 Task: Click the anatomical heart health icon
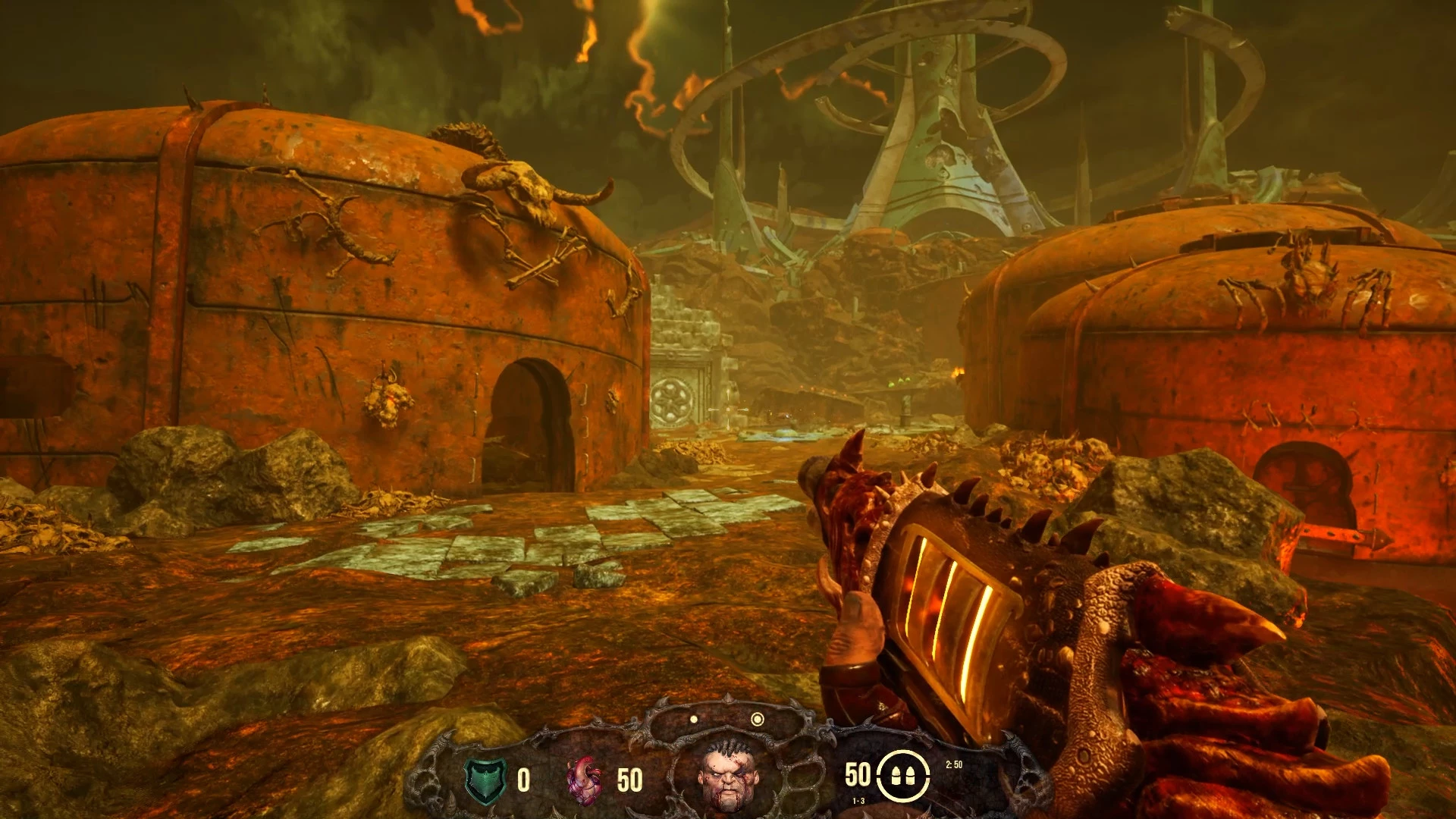(x=584, y=780)
